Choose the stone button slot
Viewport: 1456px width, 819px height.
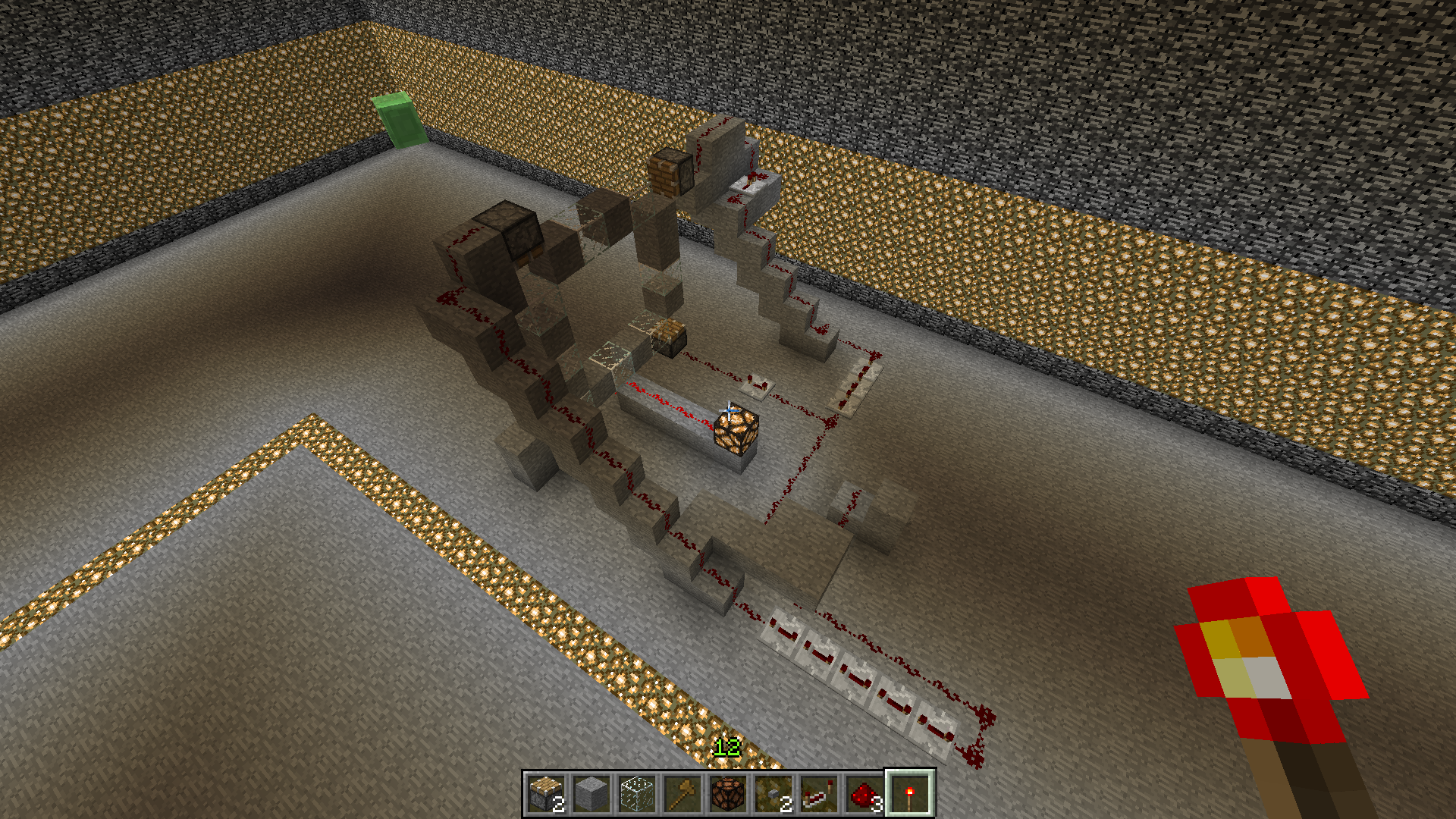click(x=773, y=794)
